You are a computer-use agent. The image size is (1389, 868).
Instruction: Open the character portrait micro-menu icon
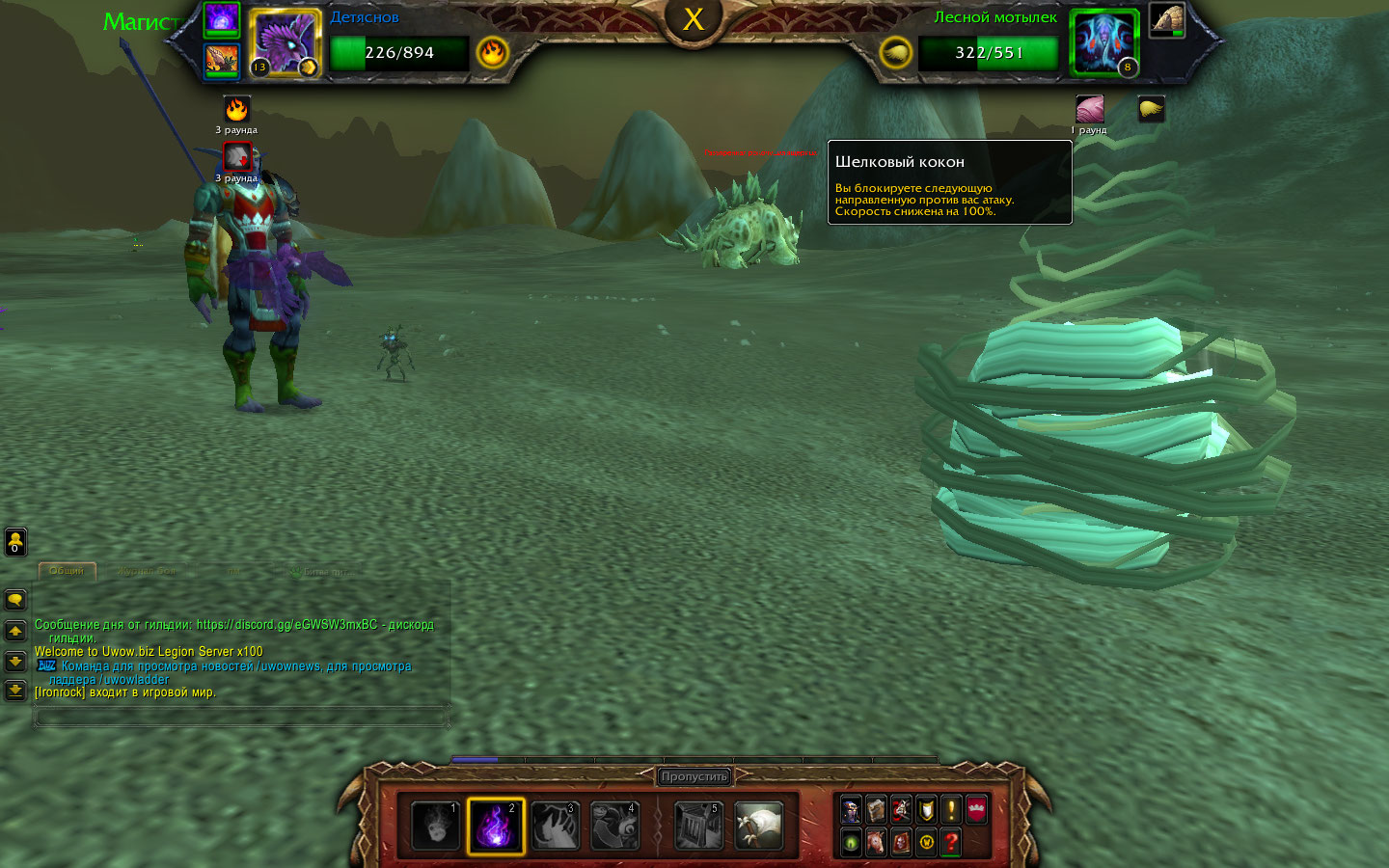pyautogui.click(x=851, y=810)
